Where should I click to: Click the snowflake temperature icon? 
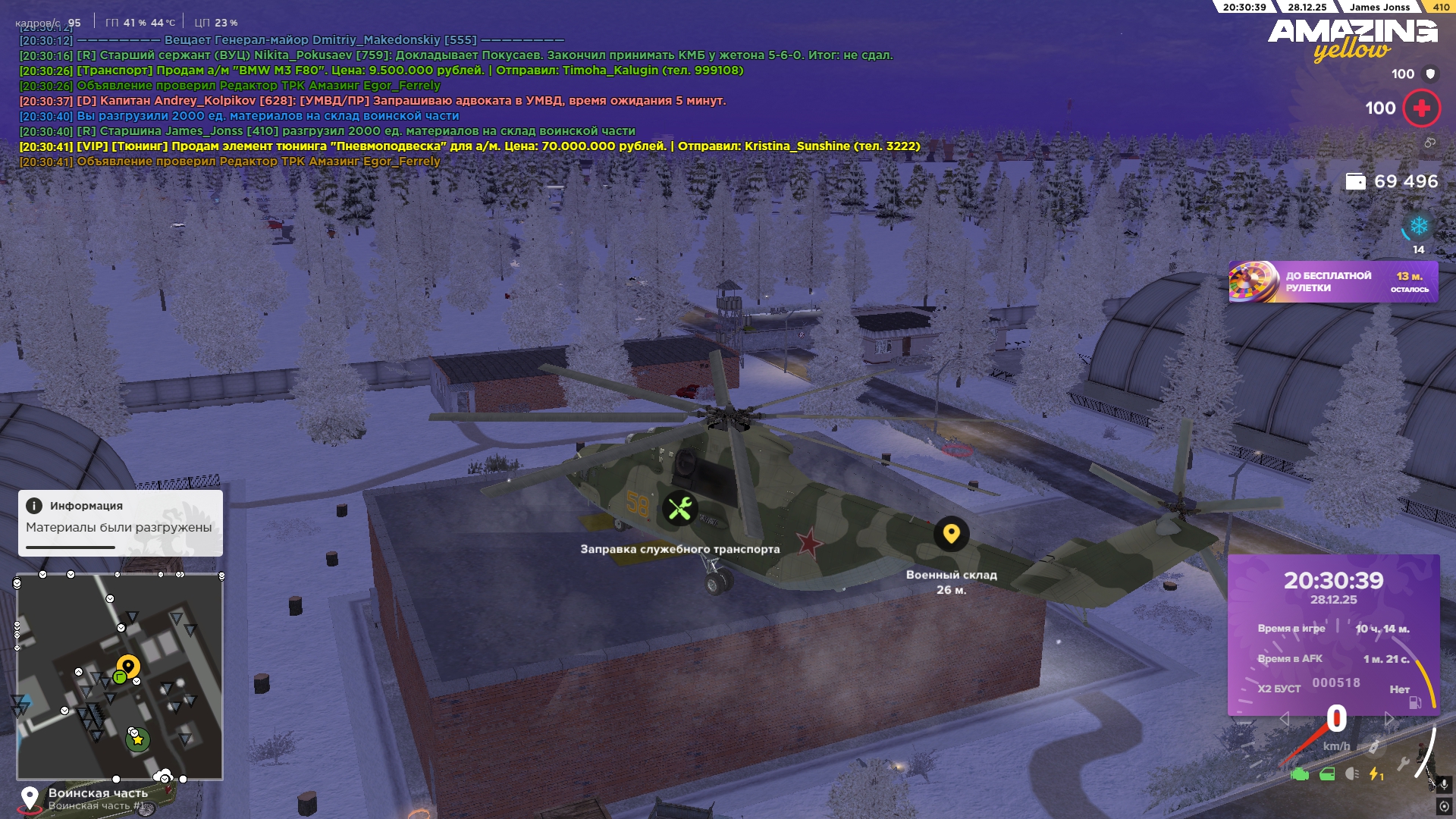(x=1418, y=226)
